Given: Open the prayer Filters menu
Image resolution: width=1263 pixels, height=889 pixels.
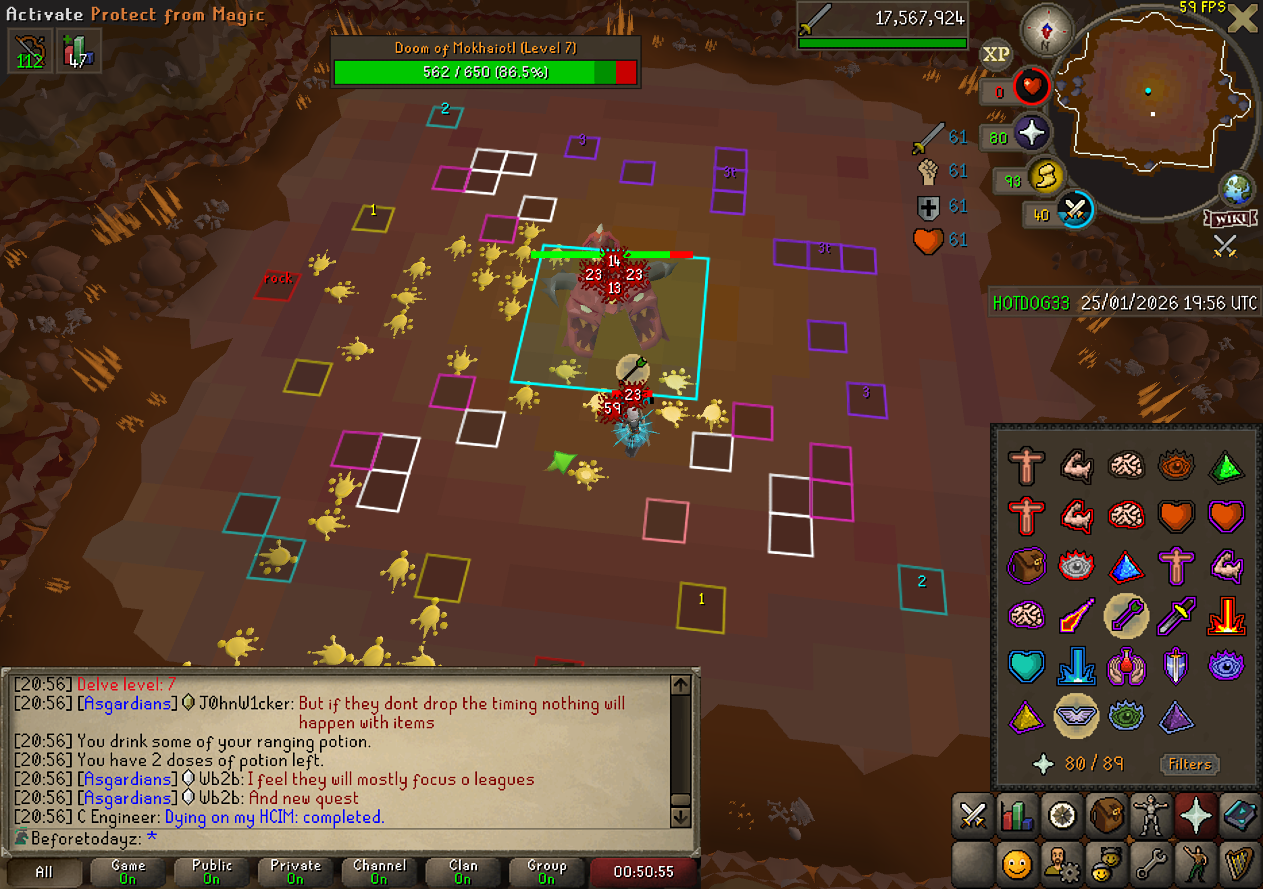Looking at the screenshot, I should [x=1190, y=764].
